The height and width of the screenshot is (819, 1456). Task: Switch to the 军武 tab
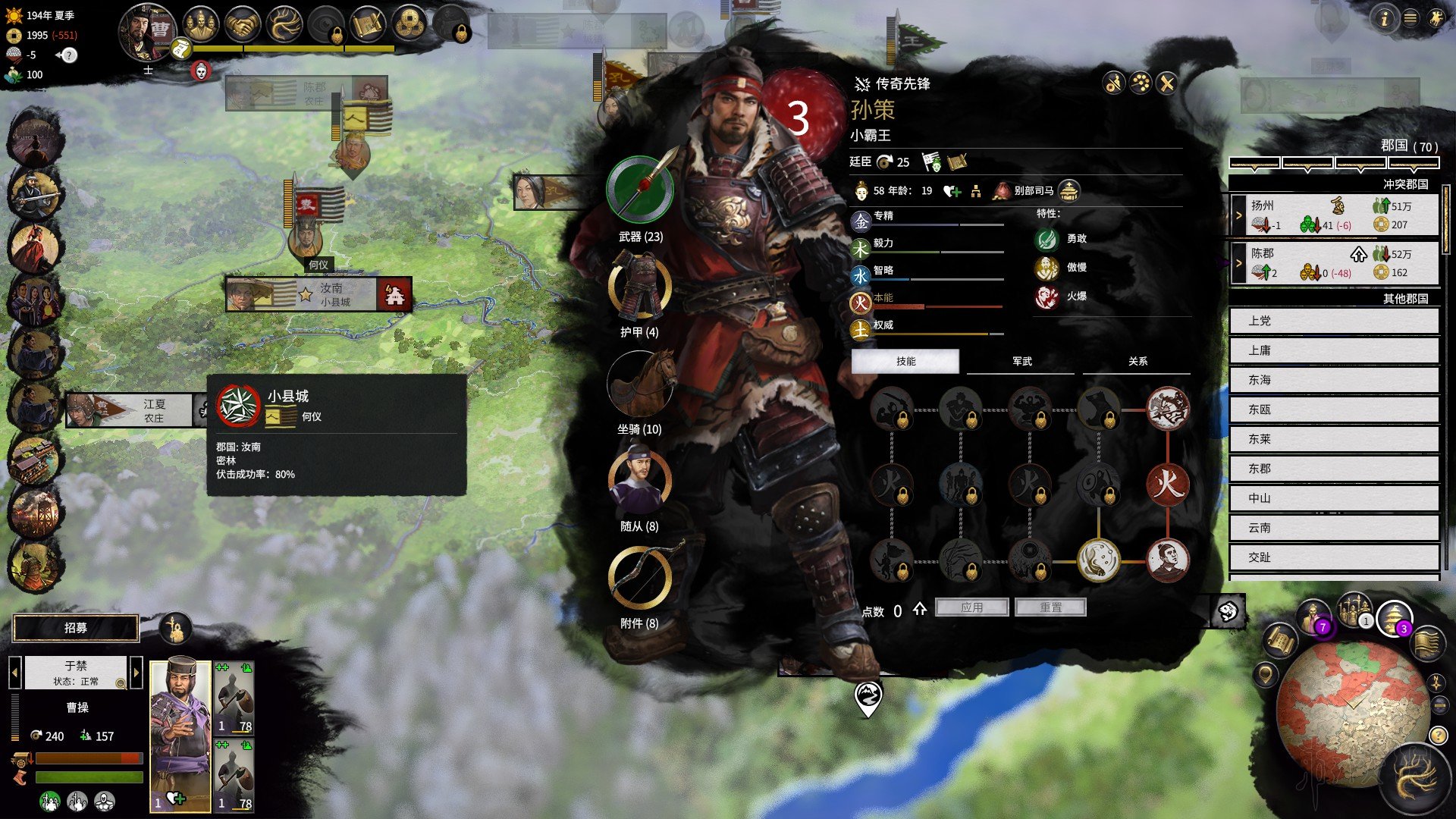click(1021, 362)
